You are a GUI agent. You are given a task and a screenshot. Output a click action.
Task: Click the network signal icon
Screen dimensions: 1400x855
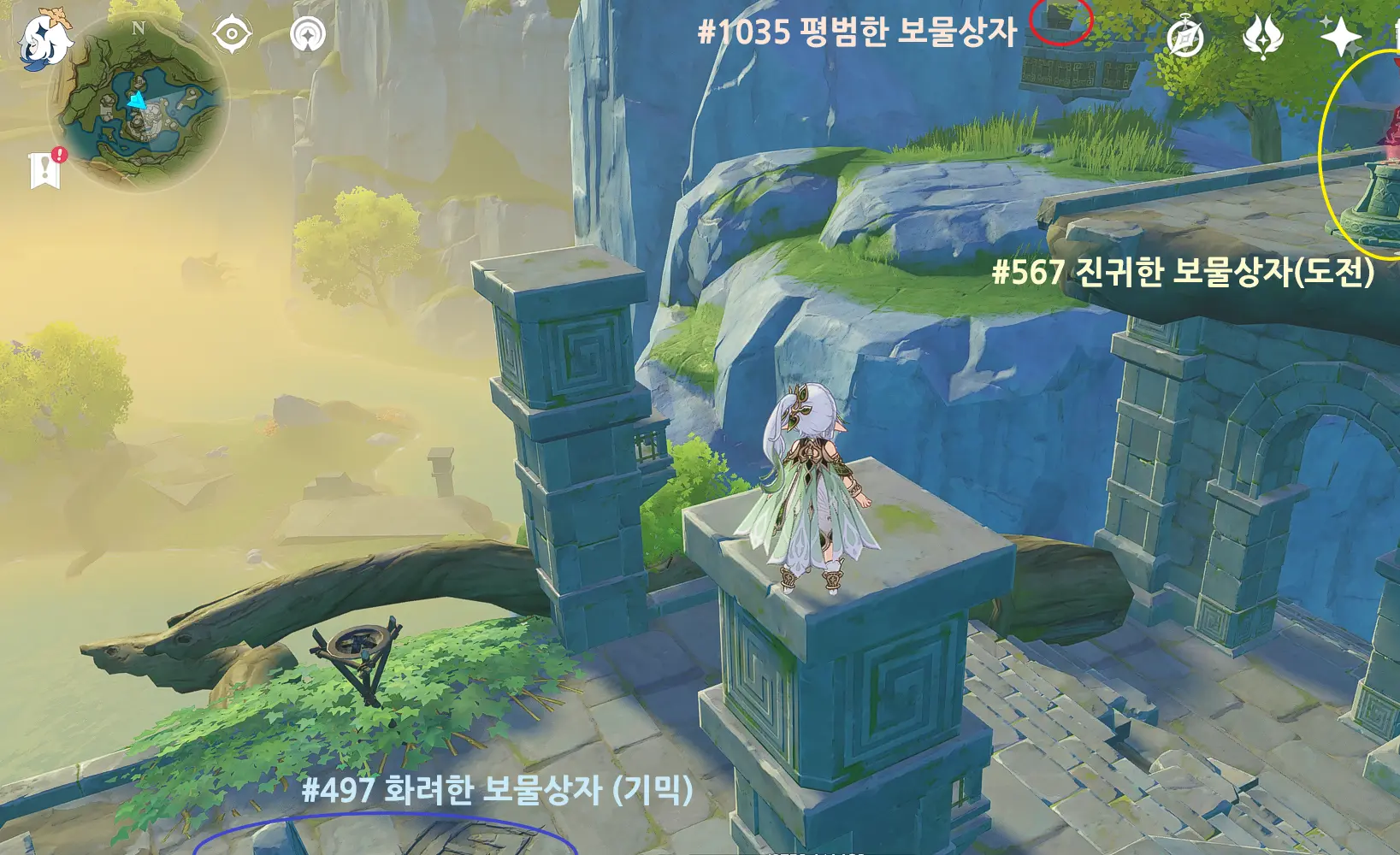click(308, 35)
